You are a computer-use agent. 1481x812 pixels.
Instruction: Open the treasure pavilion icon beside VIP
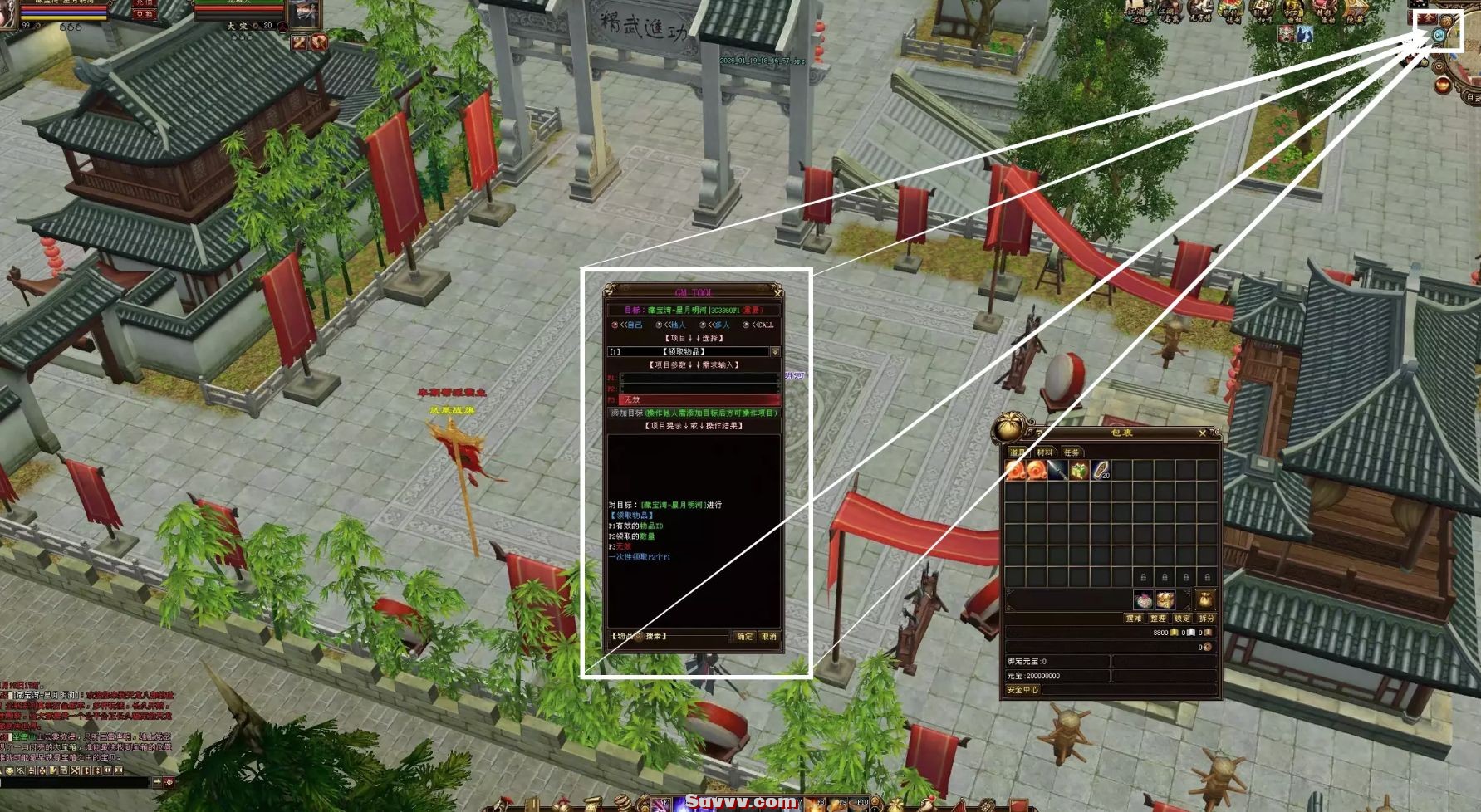(x=1324, y=10)
